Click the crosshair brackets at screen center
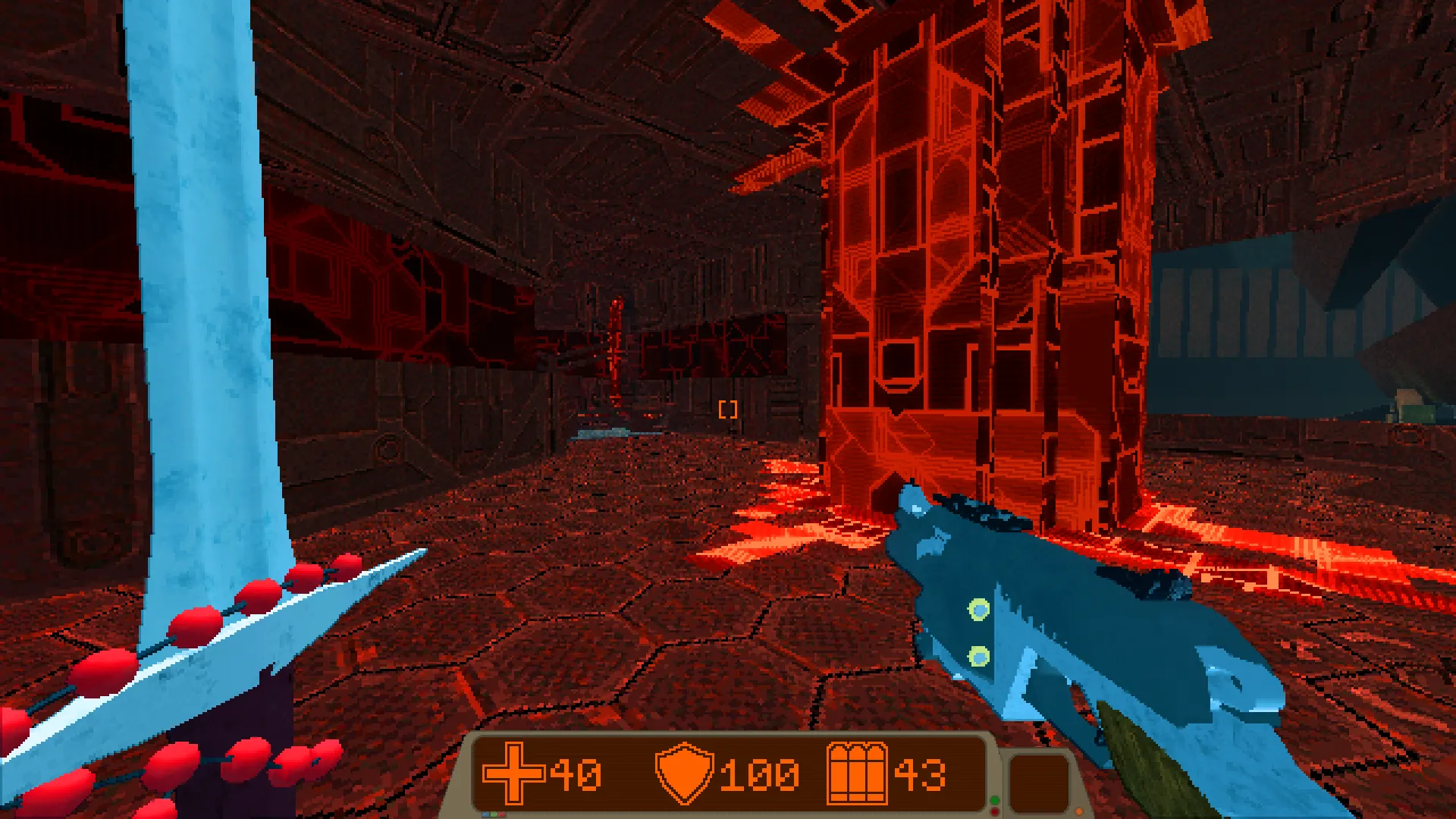Image resolution: width=1456 pixels, height=819 pixels. 728,409
